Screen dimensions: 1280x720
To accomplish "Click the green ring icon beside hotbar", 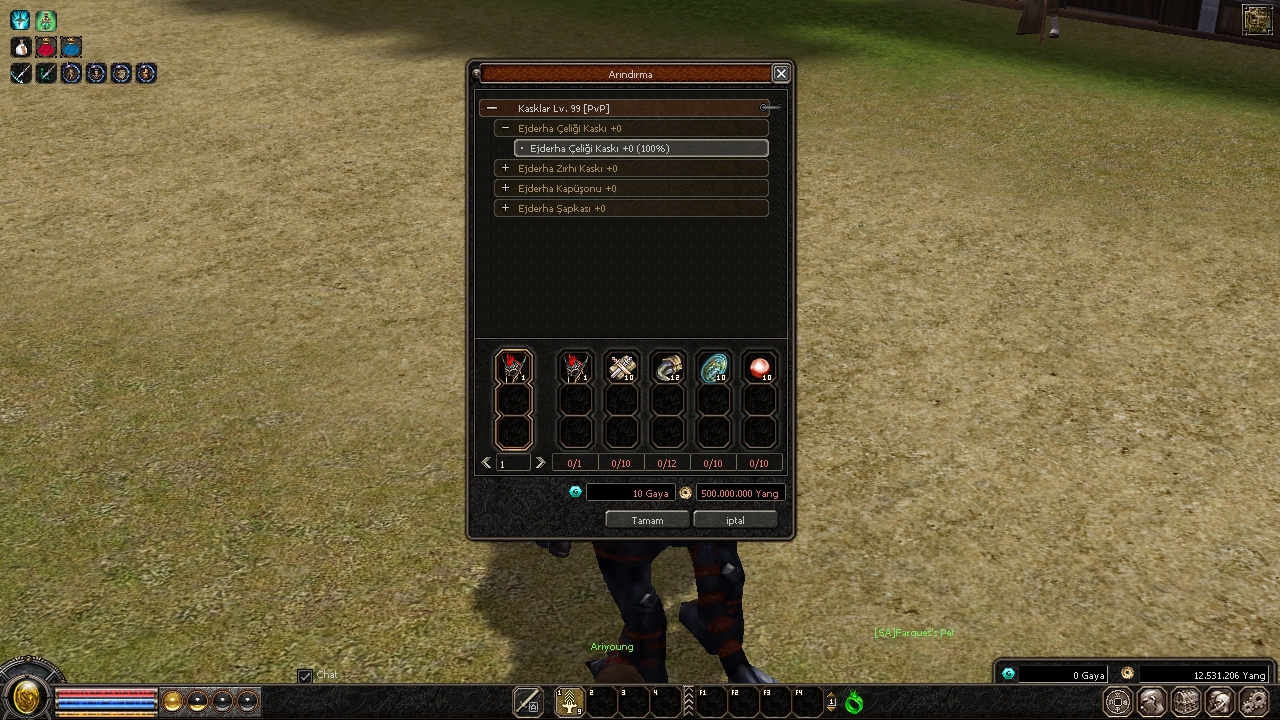I will pyautogui.click(x=854, y=702).
